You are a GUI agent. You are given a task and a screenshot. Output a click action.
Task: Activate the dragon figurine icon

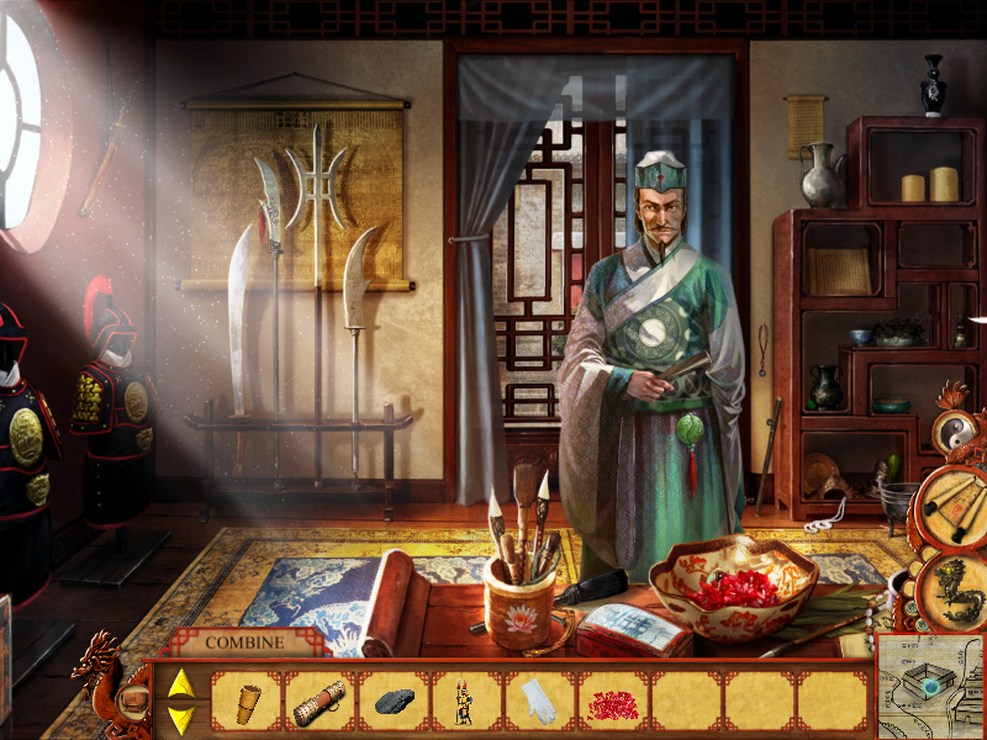tap(952, 588)
